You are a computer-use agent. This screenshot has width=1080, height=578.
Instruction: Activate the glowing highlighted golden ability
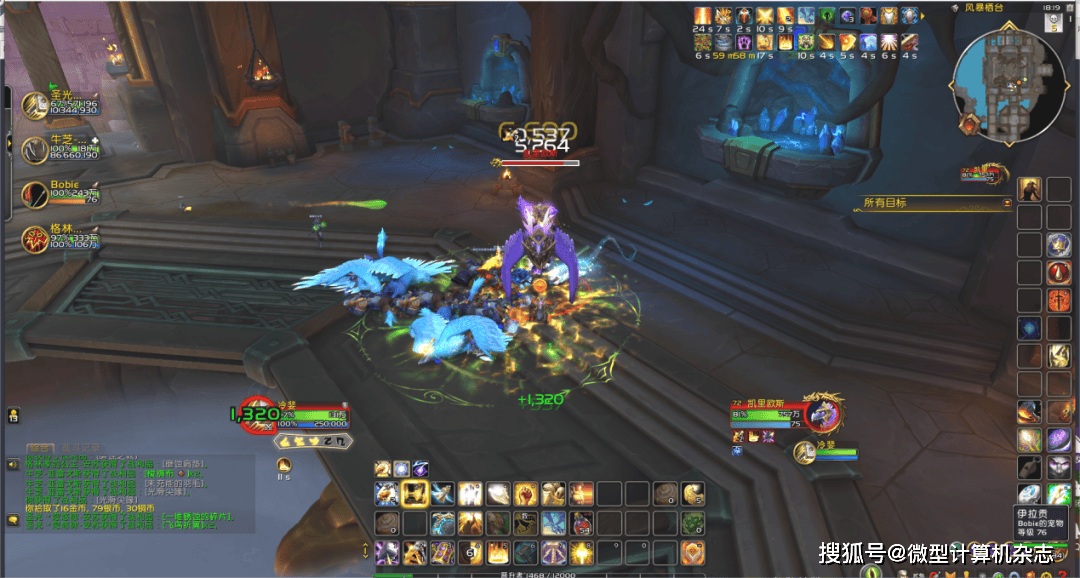tap(415, 493)
